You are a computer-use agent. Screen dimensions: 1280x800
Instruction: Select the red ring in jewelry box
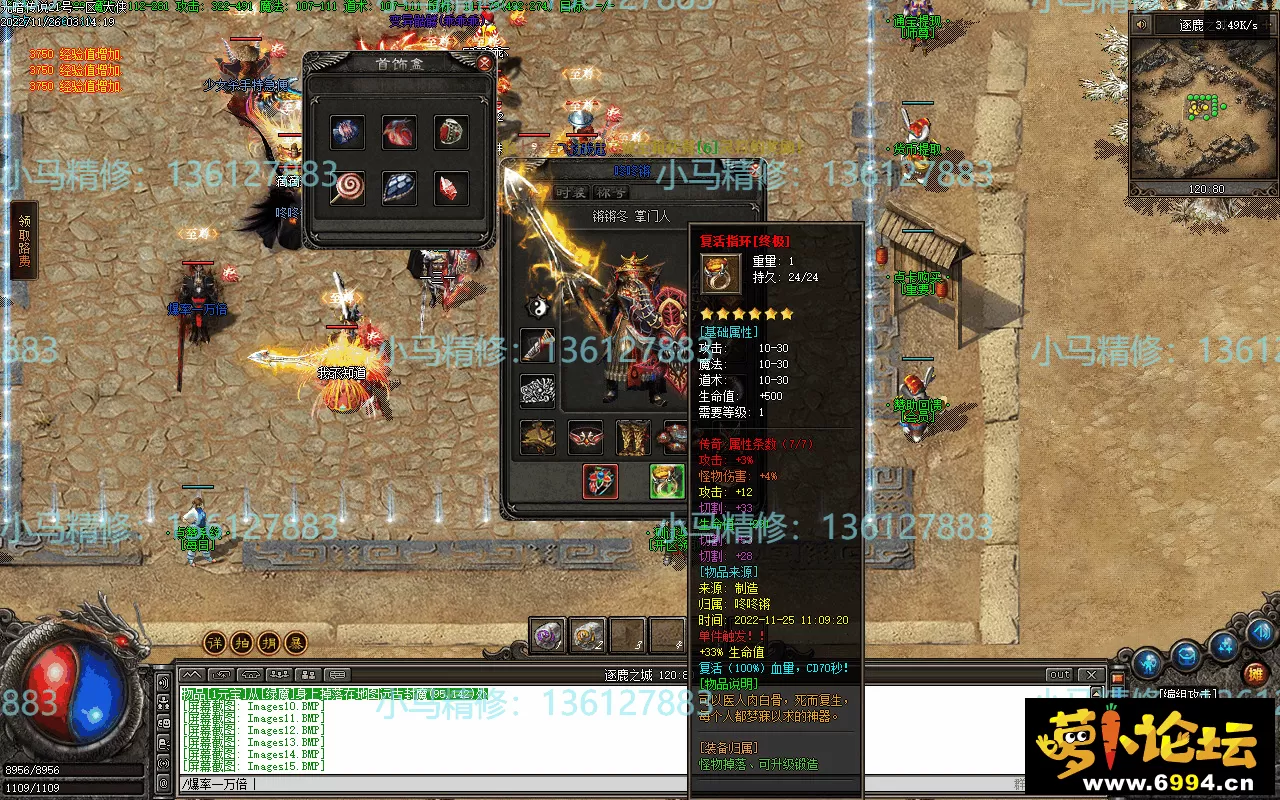coord(451,133)
